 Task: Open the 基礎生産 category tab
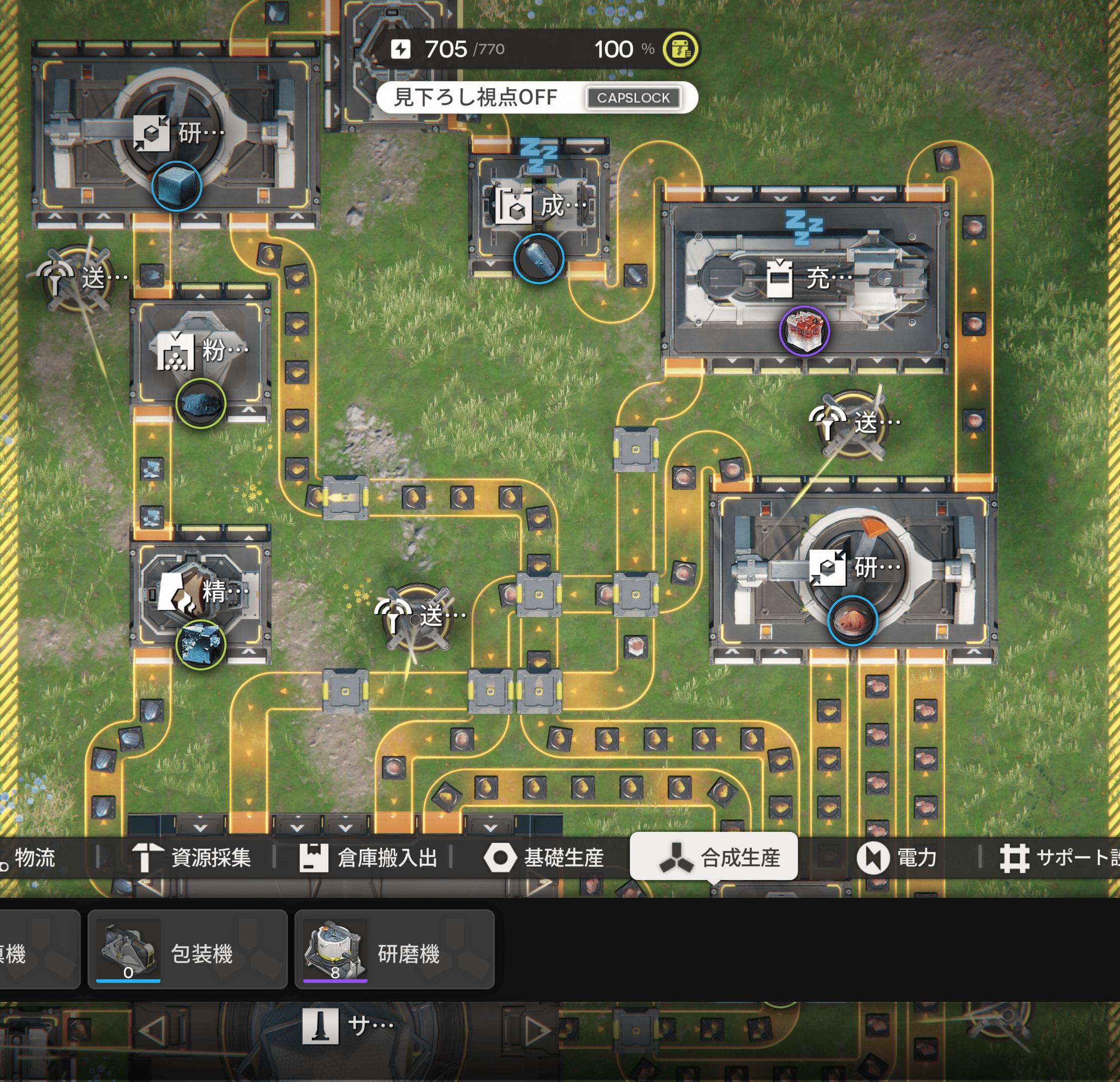point(544,857)
